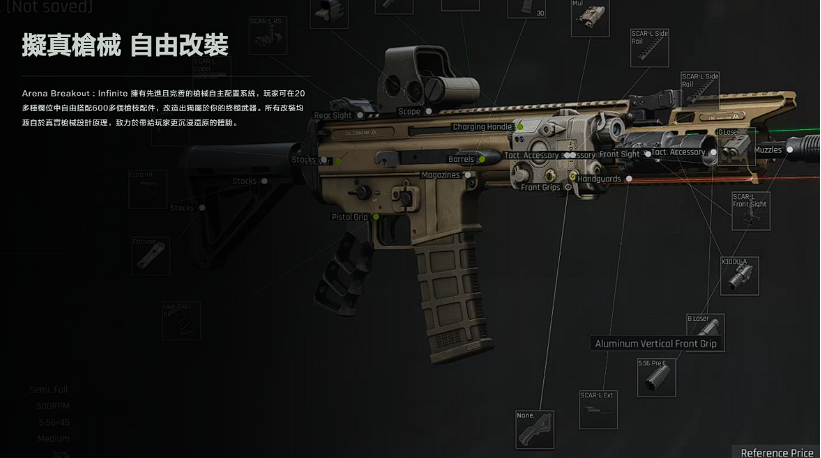
Task: Choose the 5.56 muzzle device part tile
Action: 657,380
